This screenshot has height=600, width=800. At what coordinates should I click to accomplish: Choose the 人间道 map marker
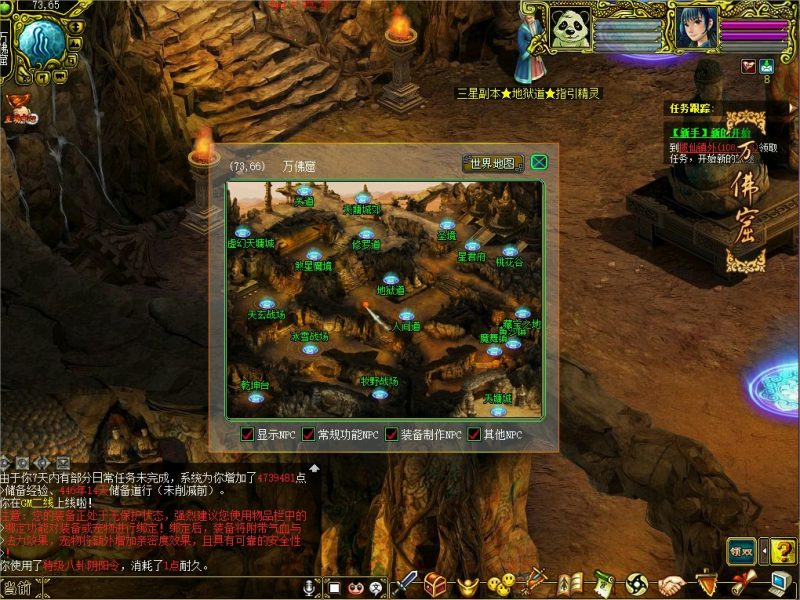[x=406, y=316]
